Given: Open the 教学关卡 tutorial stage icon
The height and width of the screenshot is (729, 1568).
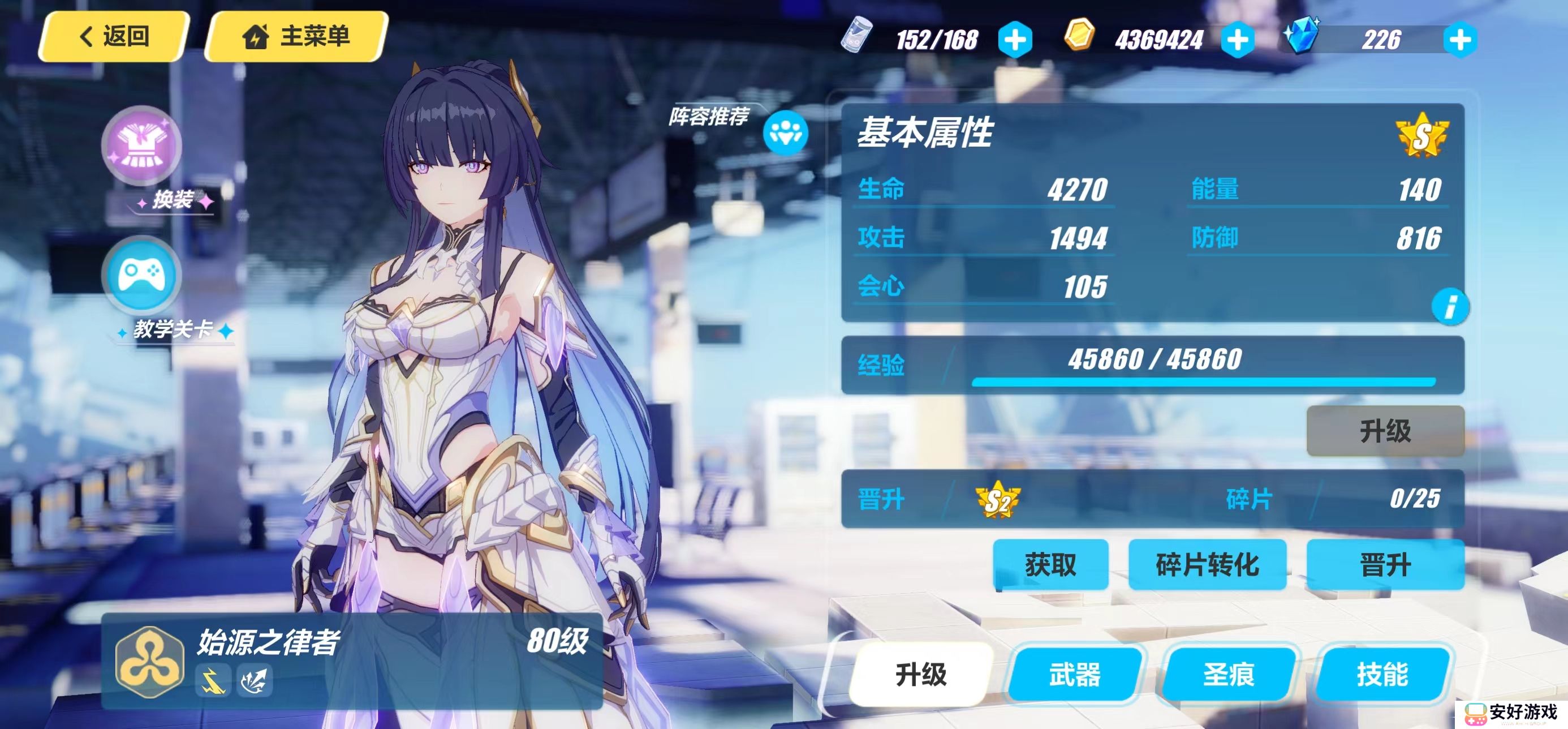Looking at the screenshot, I should click(x=141, y=275).
